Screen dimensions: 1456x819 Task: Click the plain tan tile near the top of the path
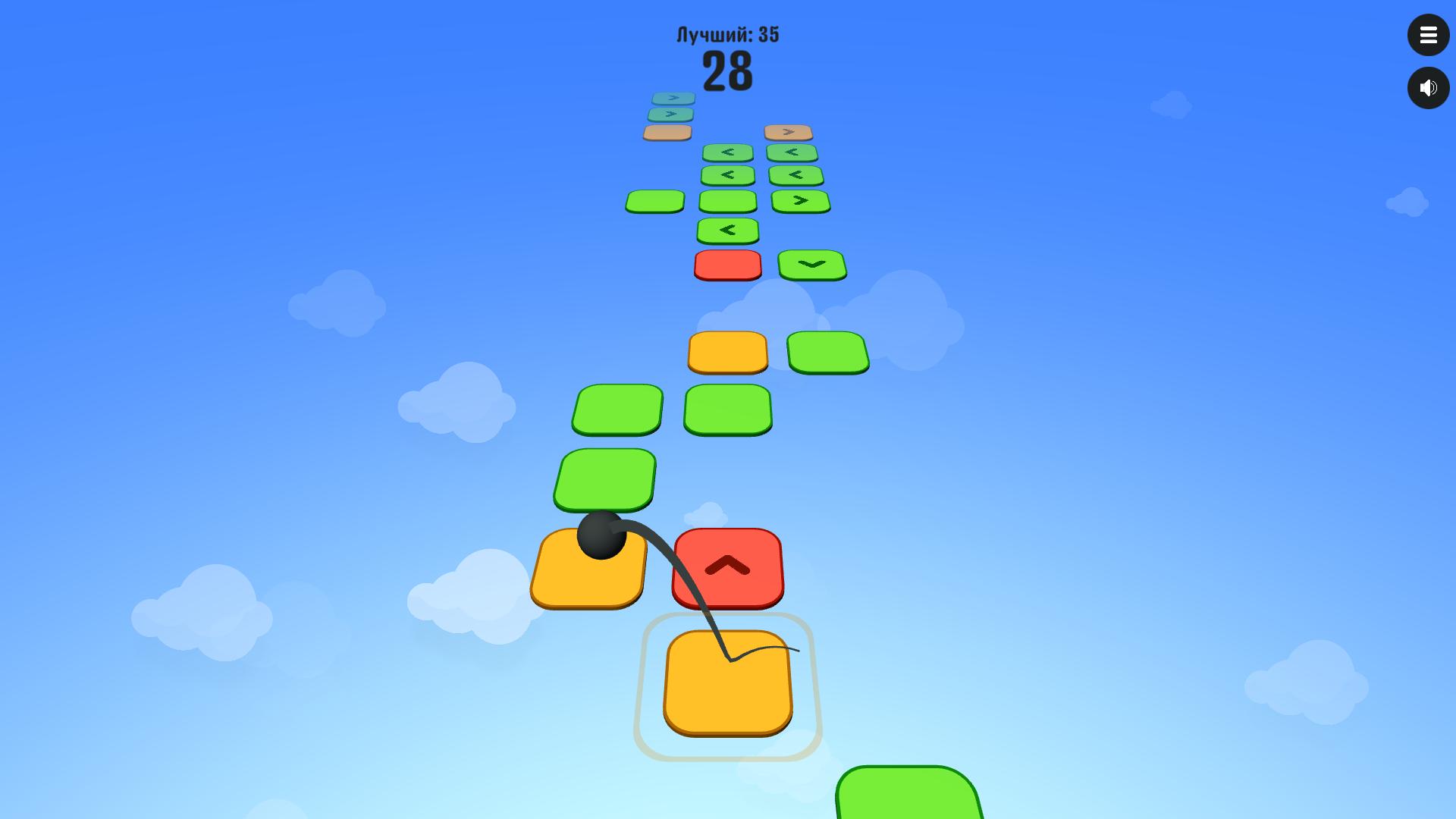point(666,131)
